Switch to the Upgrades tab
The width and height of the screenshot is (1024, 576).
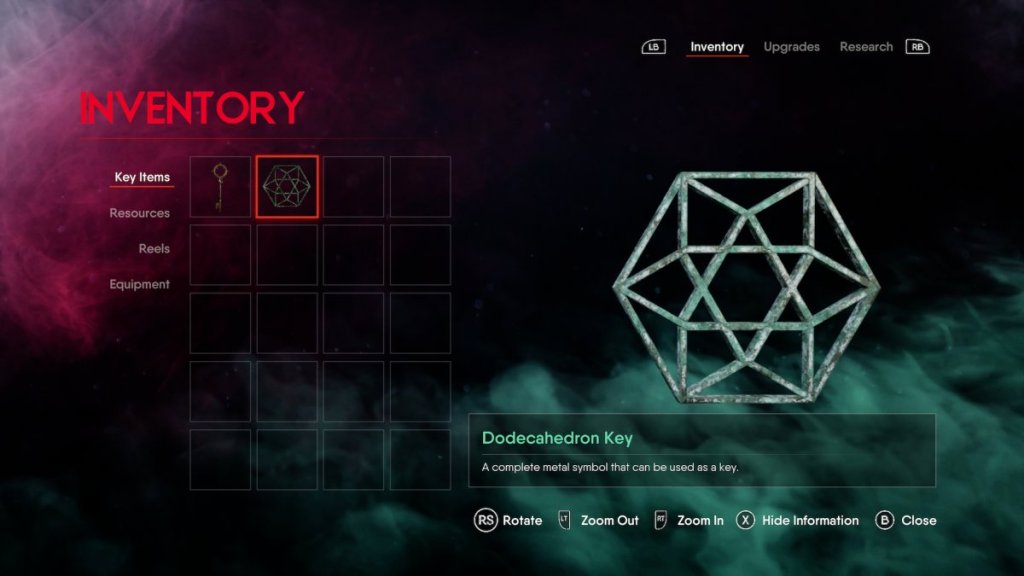tap(791, 47)
